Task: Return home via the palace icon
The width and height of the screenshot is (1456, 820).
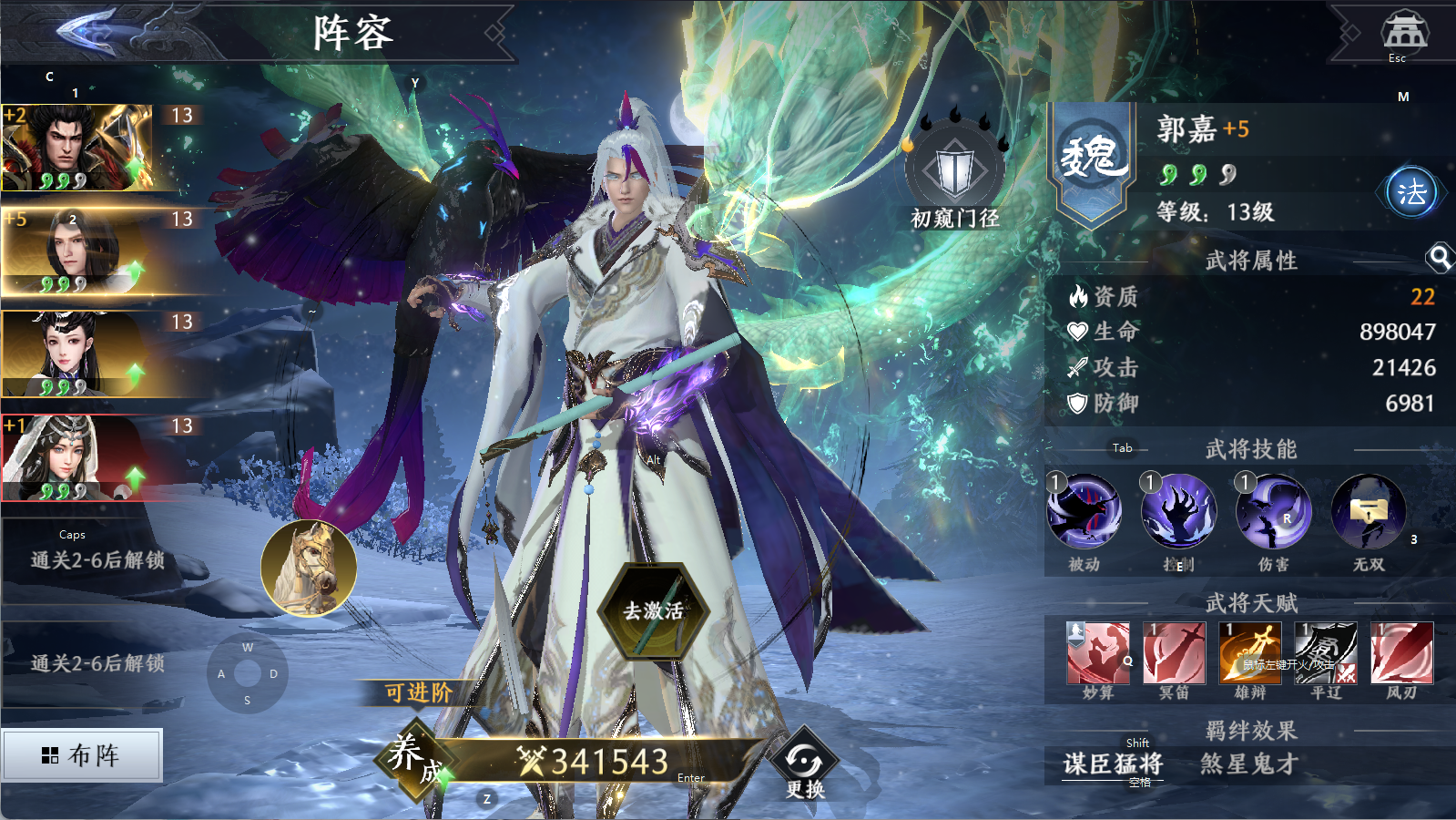Action: pos(1404,33)
